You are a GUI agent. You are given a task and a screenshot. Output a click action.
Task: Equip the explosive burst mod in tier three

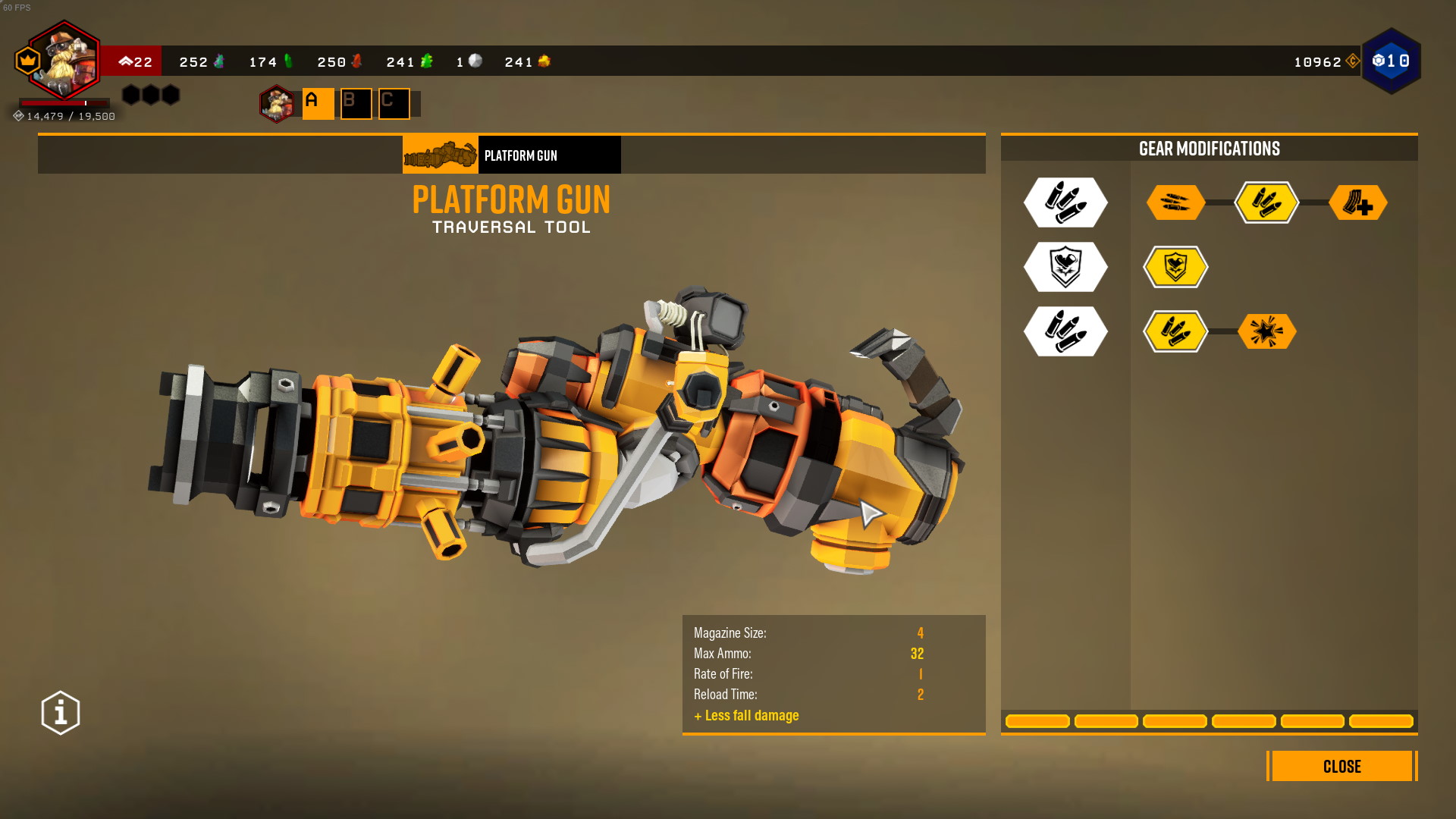point(1268,331)
